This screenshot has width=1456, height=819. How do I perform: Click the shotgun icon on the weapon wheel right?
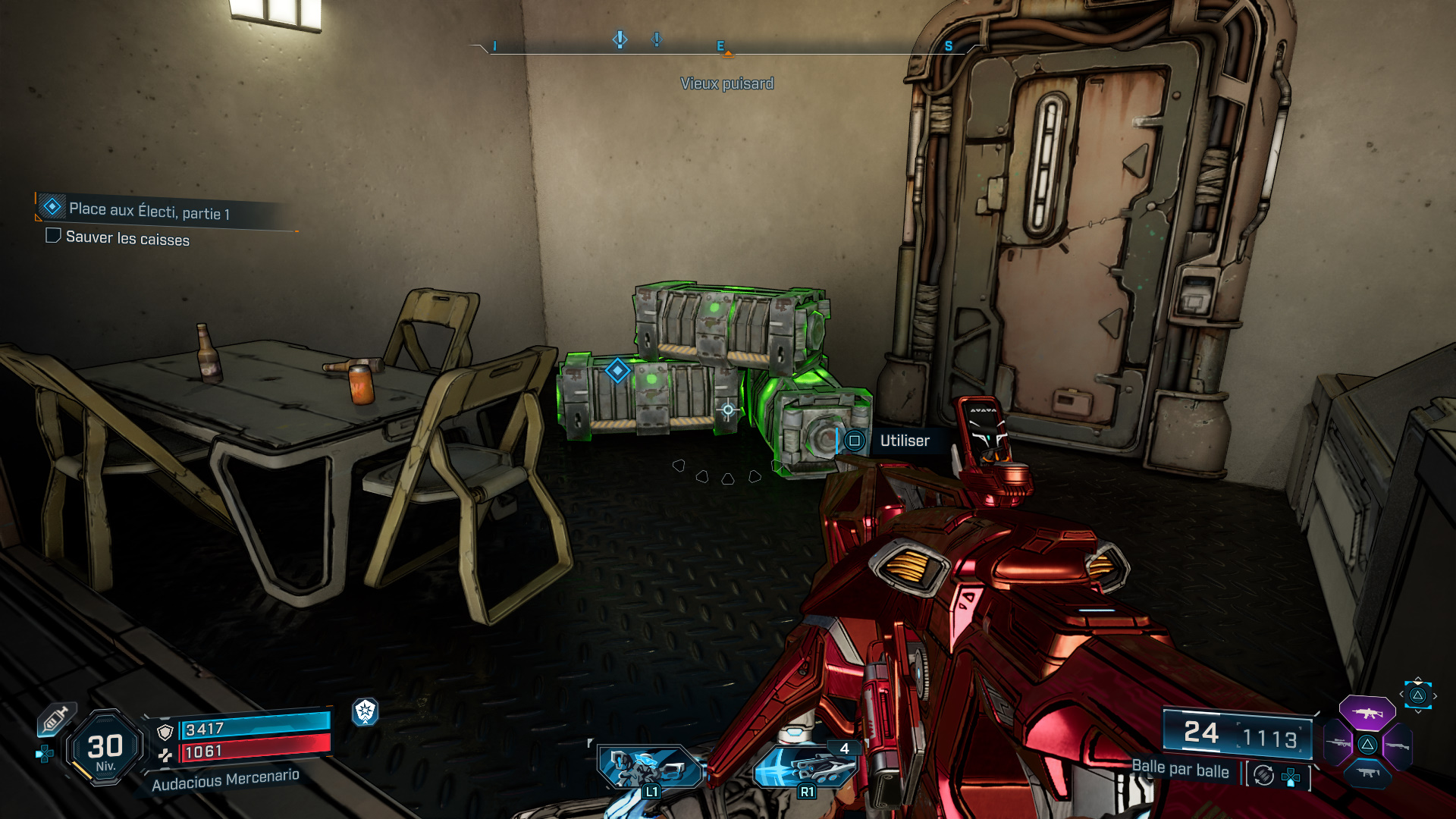click(x=1398, y=746)
